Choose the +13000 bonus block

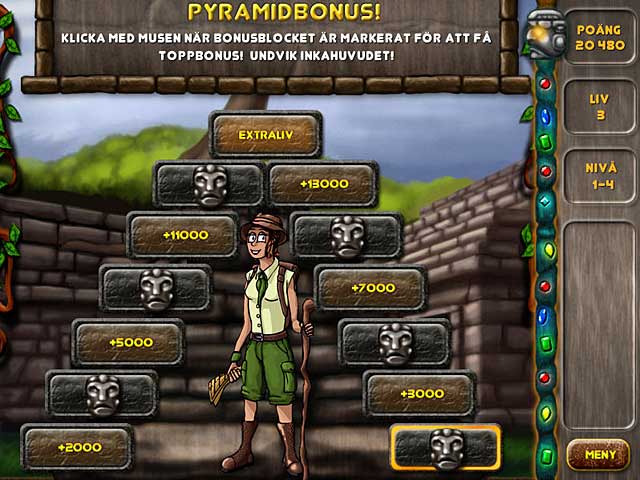click(x=322, y=184)
